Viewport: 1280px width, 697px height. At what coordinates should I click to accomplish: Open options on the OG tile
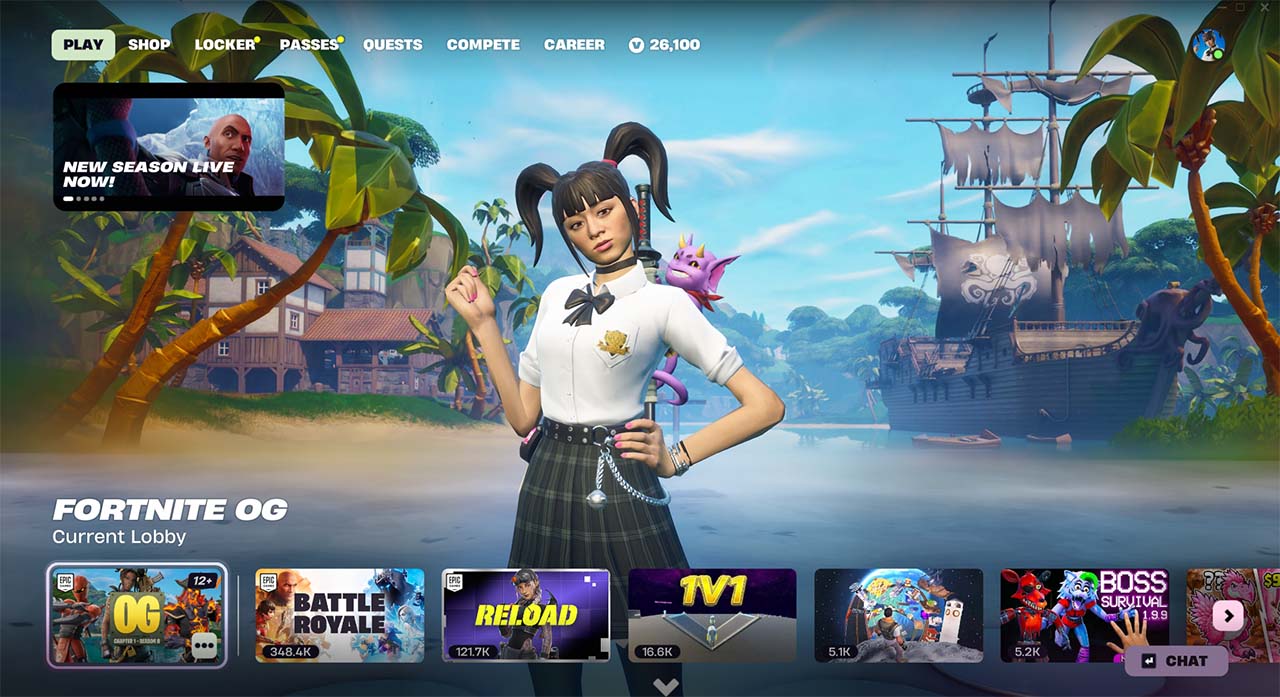pyautogui.click(x=205, y=646)
